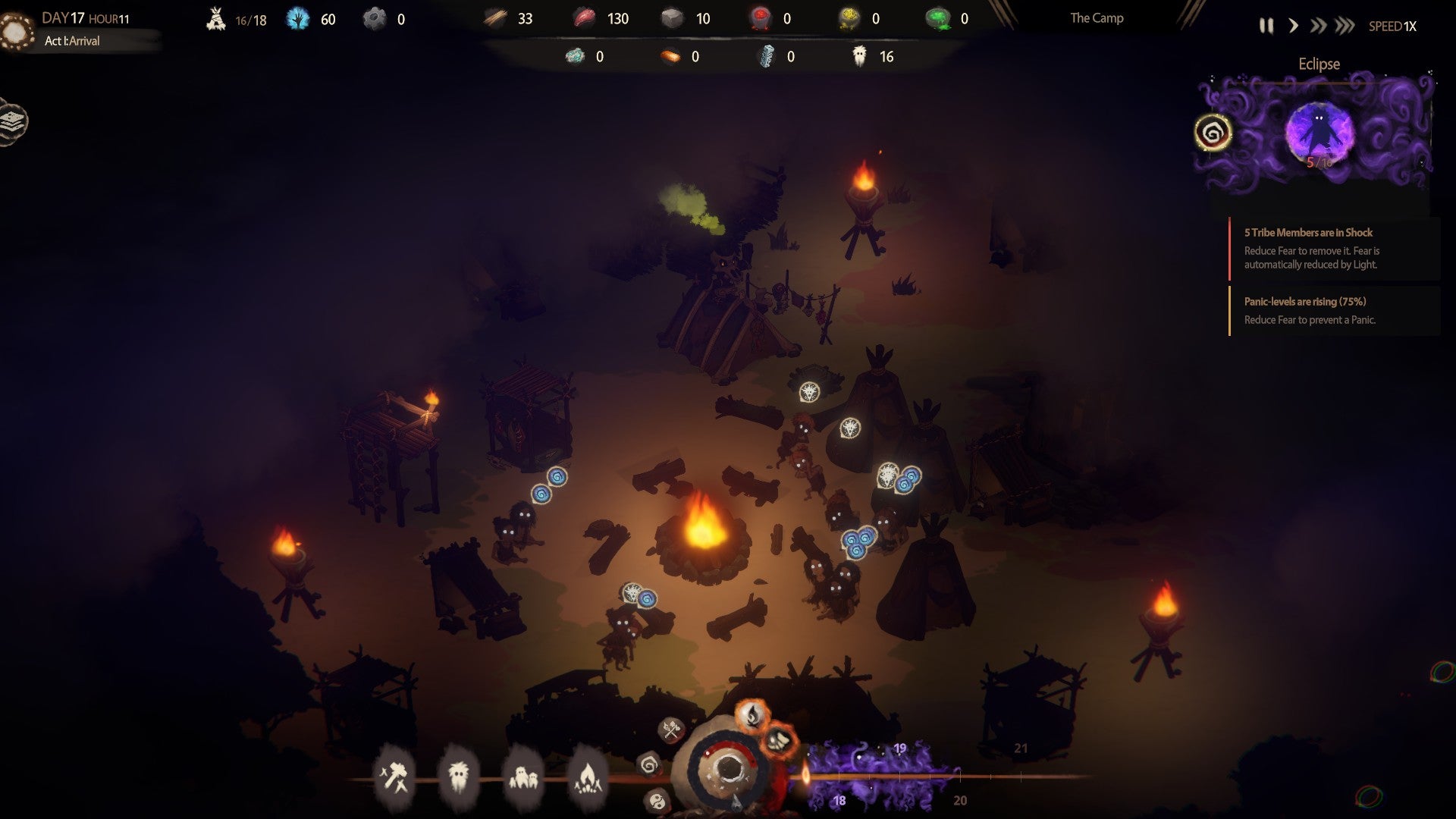Select the Eclipse shadow creature portrait
The image size is (1456, 819).
click(x=1319, y=133)
